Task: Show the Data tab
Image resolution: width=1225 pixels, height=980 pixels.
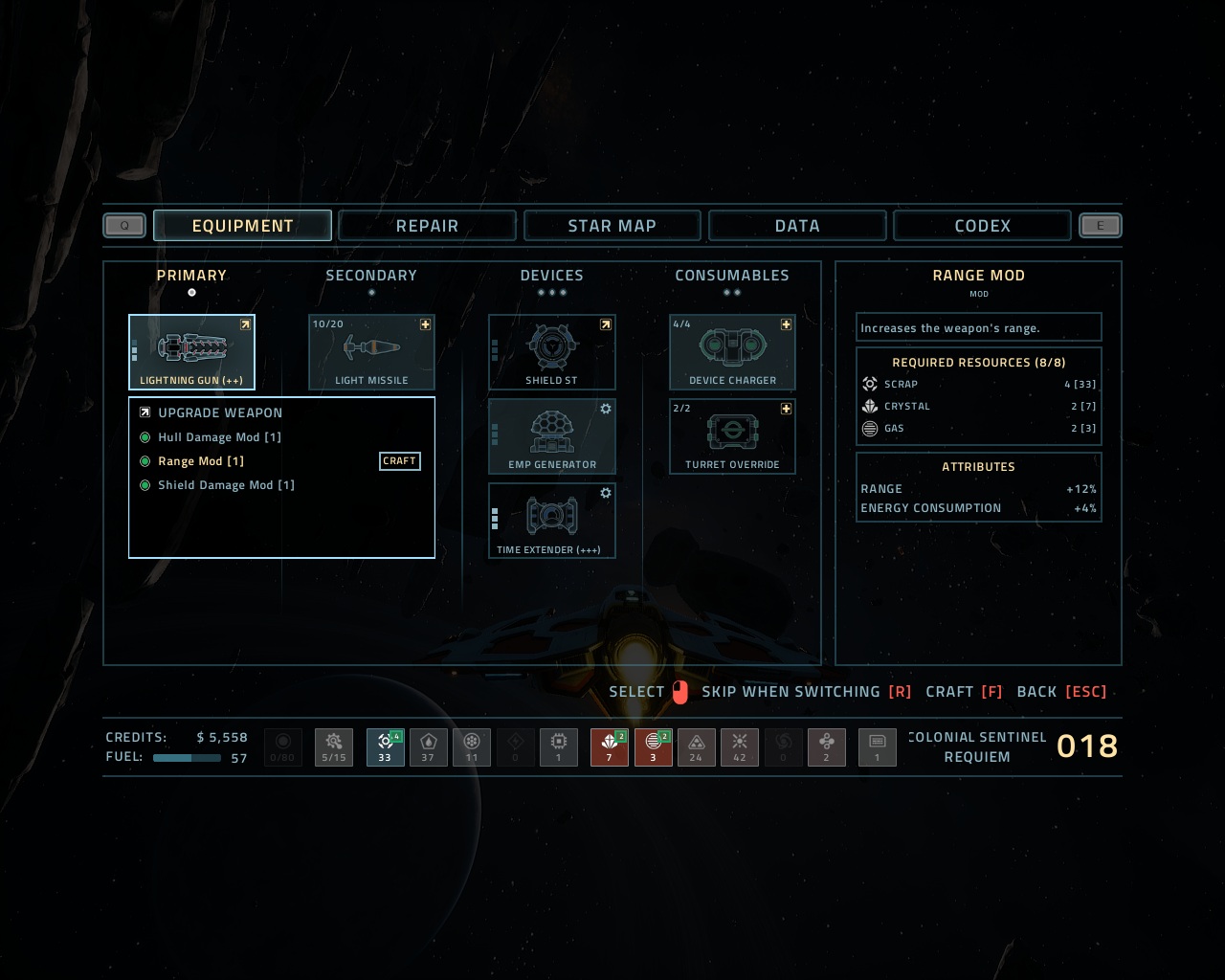Action: [x=797, y=226]
